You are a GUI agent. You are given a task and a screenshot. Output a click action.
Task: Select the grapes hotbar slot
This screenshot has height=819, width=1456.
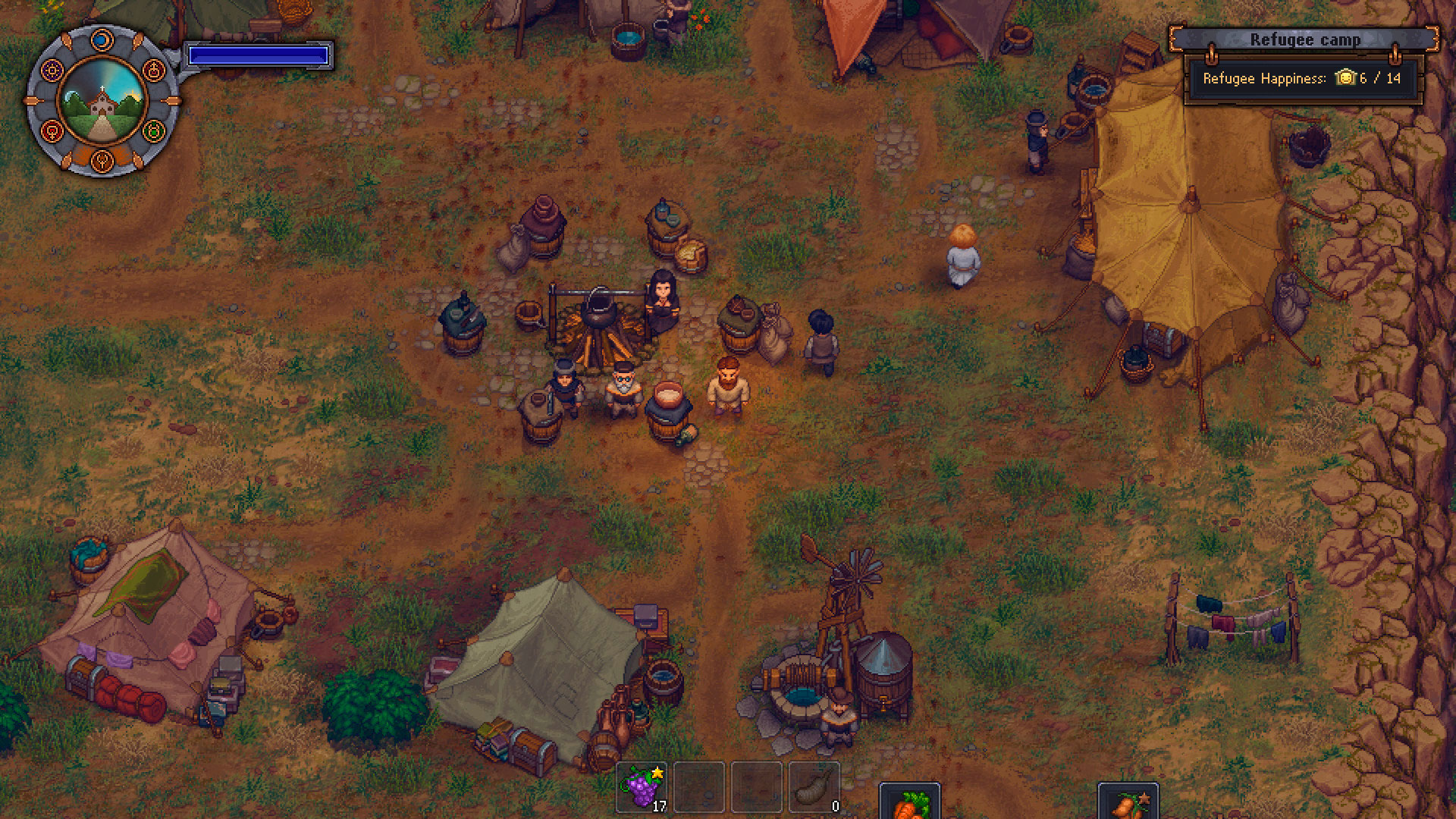tap(643, 788)
